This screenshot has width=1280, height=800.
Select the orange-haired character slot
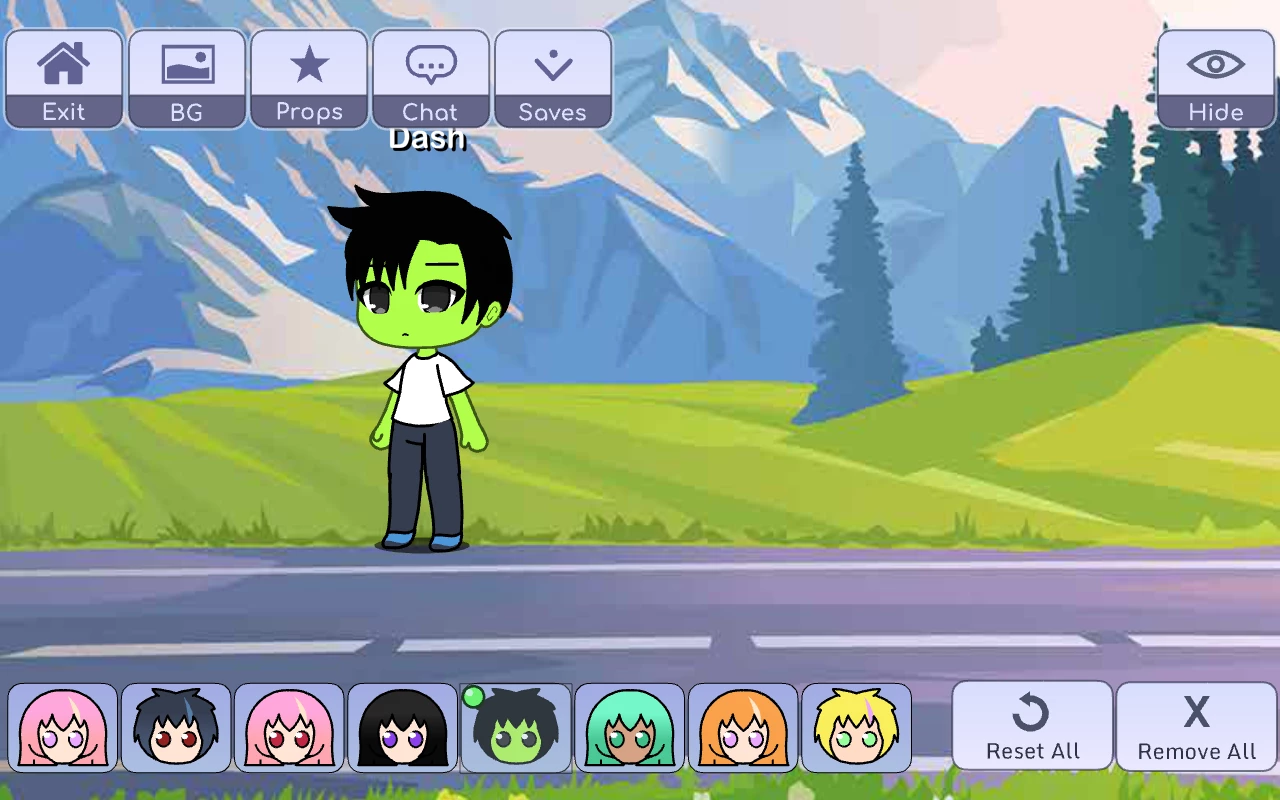click(x=743, y=728)
